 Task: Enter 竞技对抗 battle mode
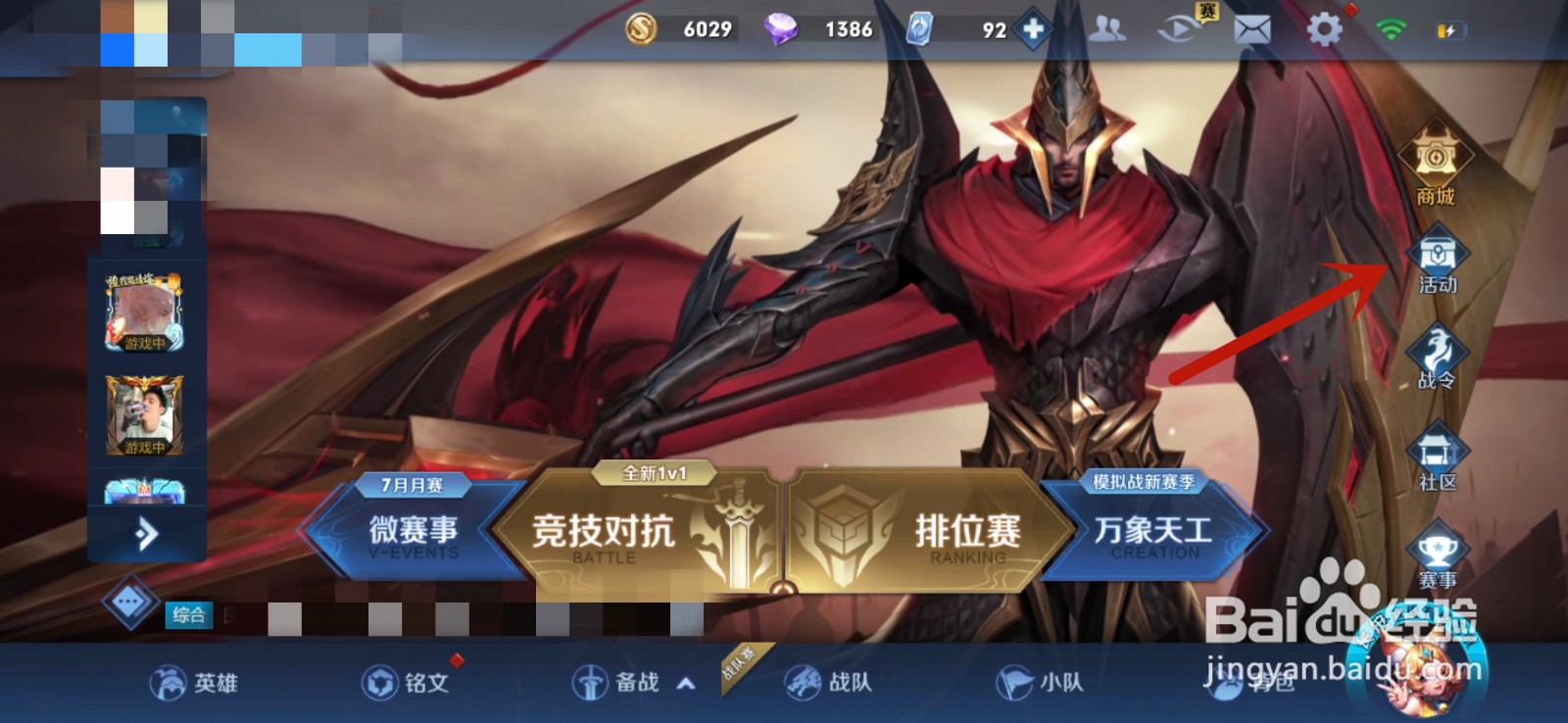[603, 534]
